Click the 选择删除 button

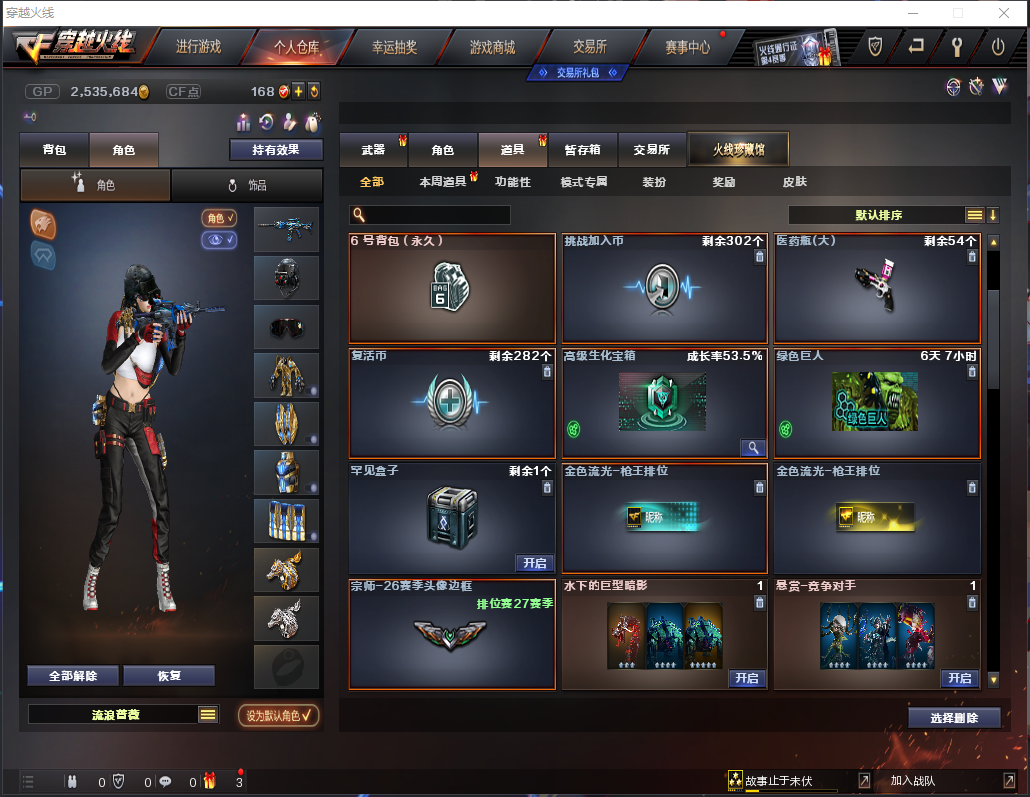coord(955,718)
